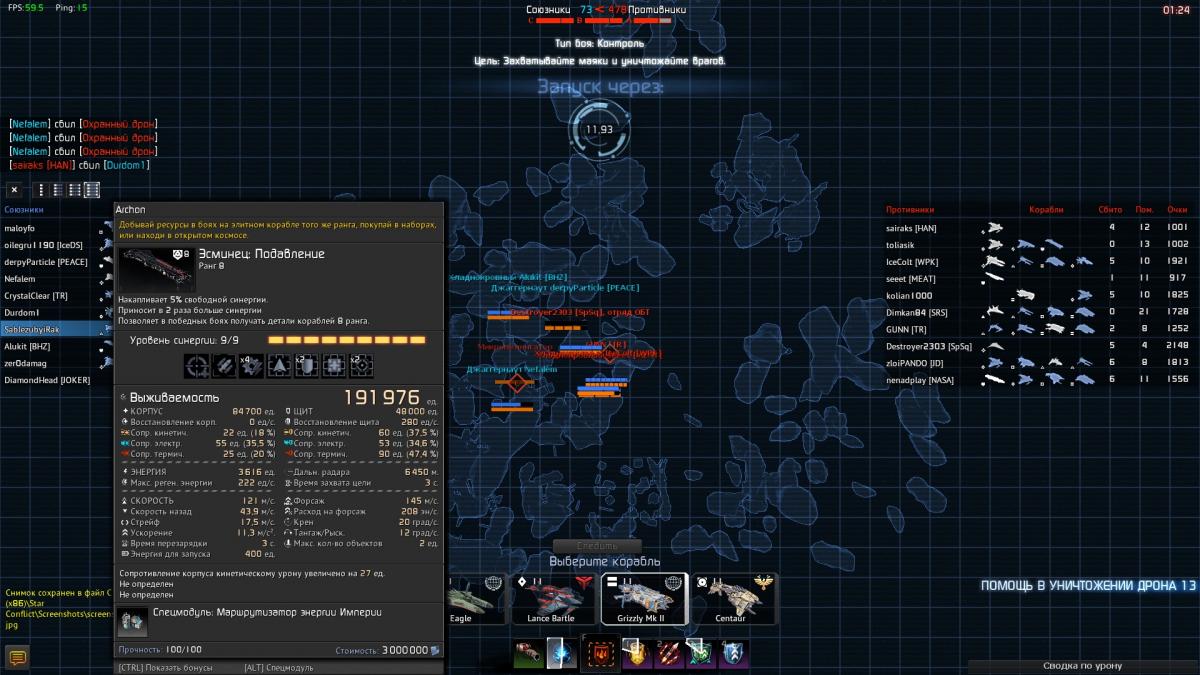Click the Спецмодуль energy router icon
The image size is (1200, 675).
click(132, 621)
